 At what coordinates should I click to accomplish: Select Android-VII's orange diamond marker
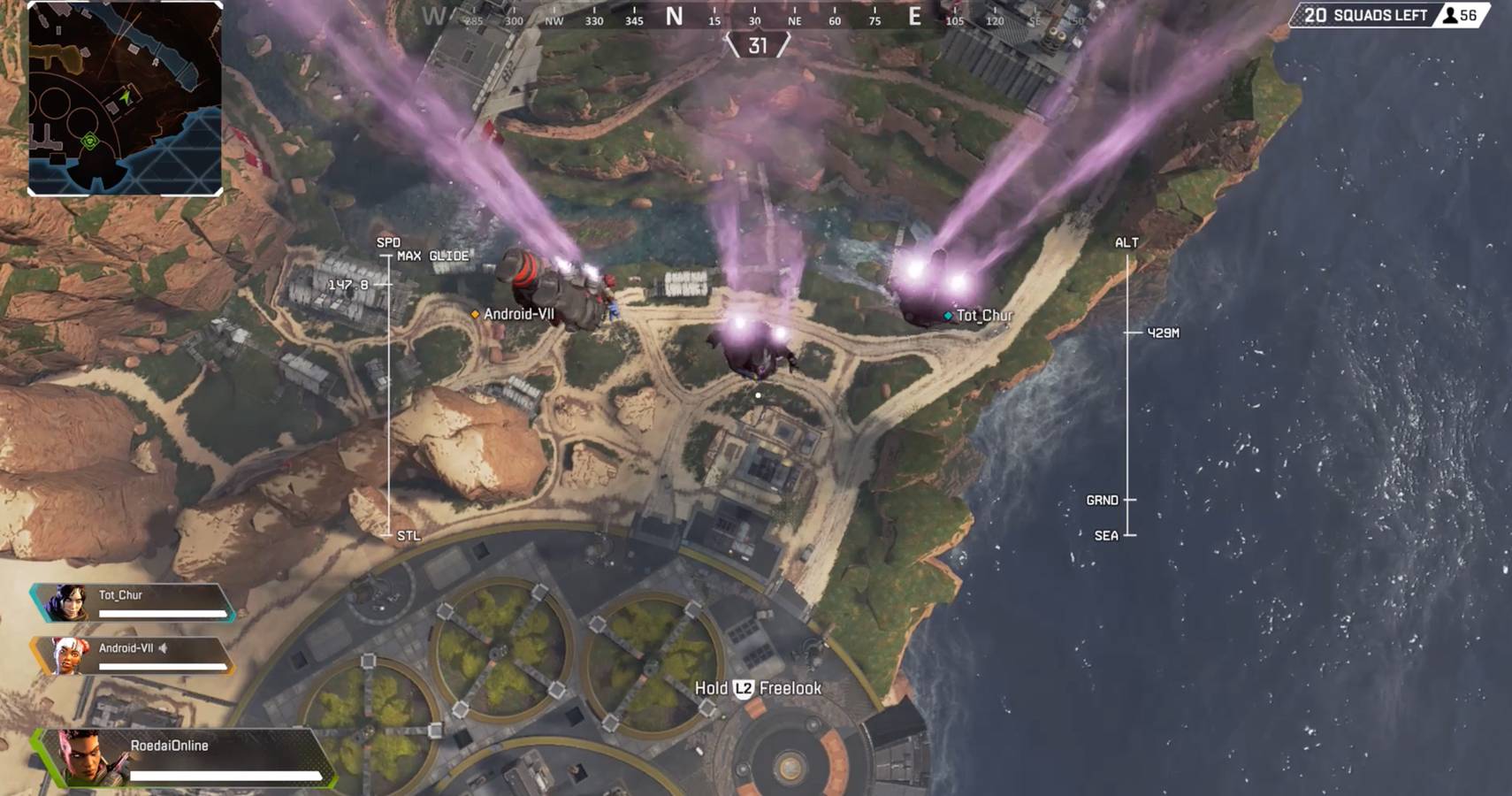click(x=474, y=313)
